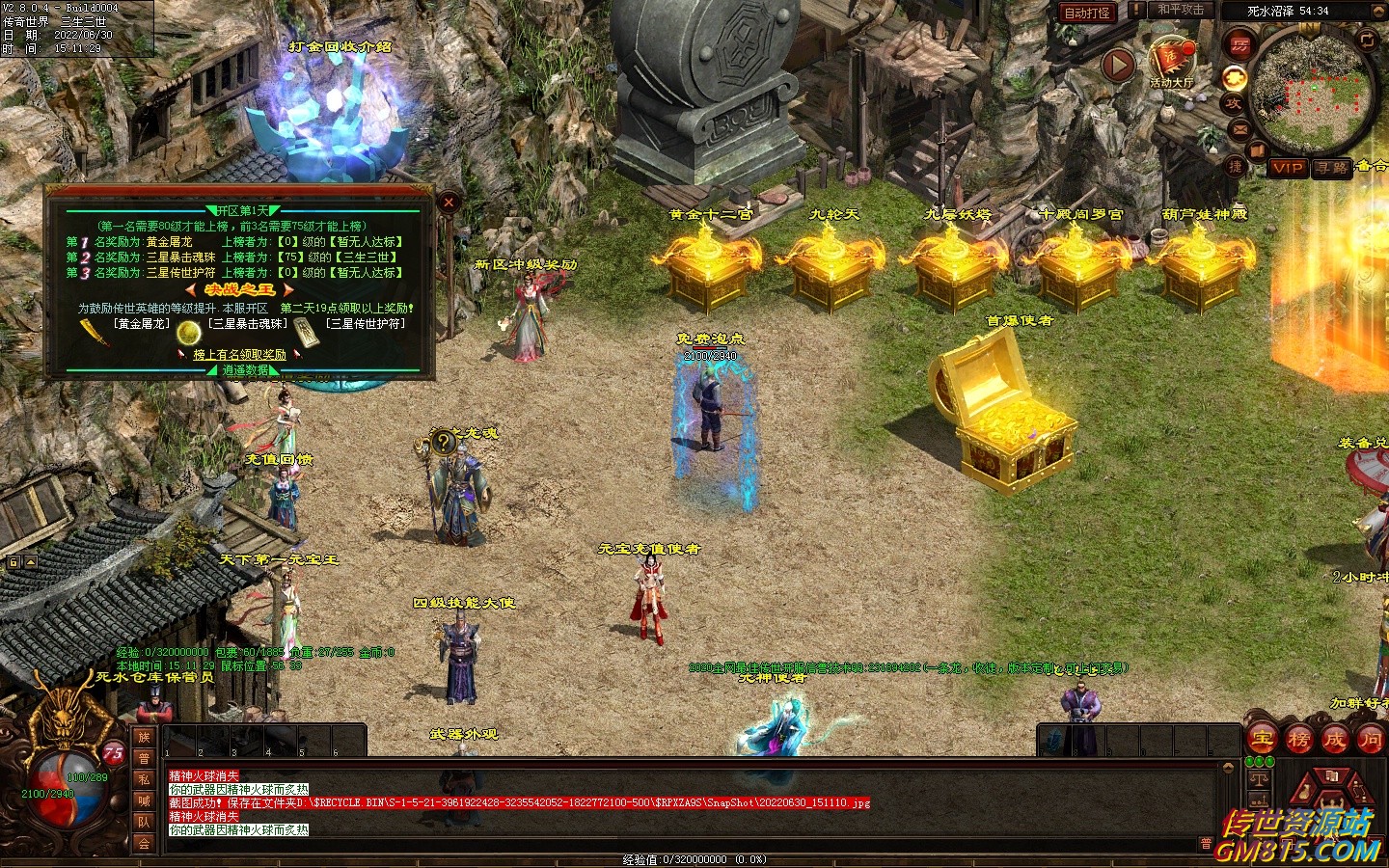Close the 开区第1天 ranking panel
1389x868 pixels.
pos(449,203)
